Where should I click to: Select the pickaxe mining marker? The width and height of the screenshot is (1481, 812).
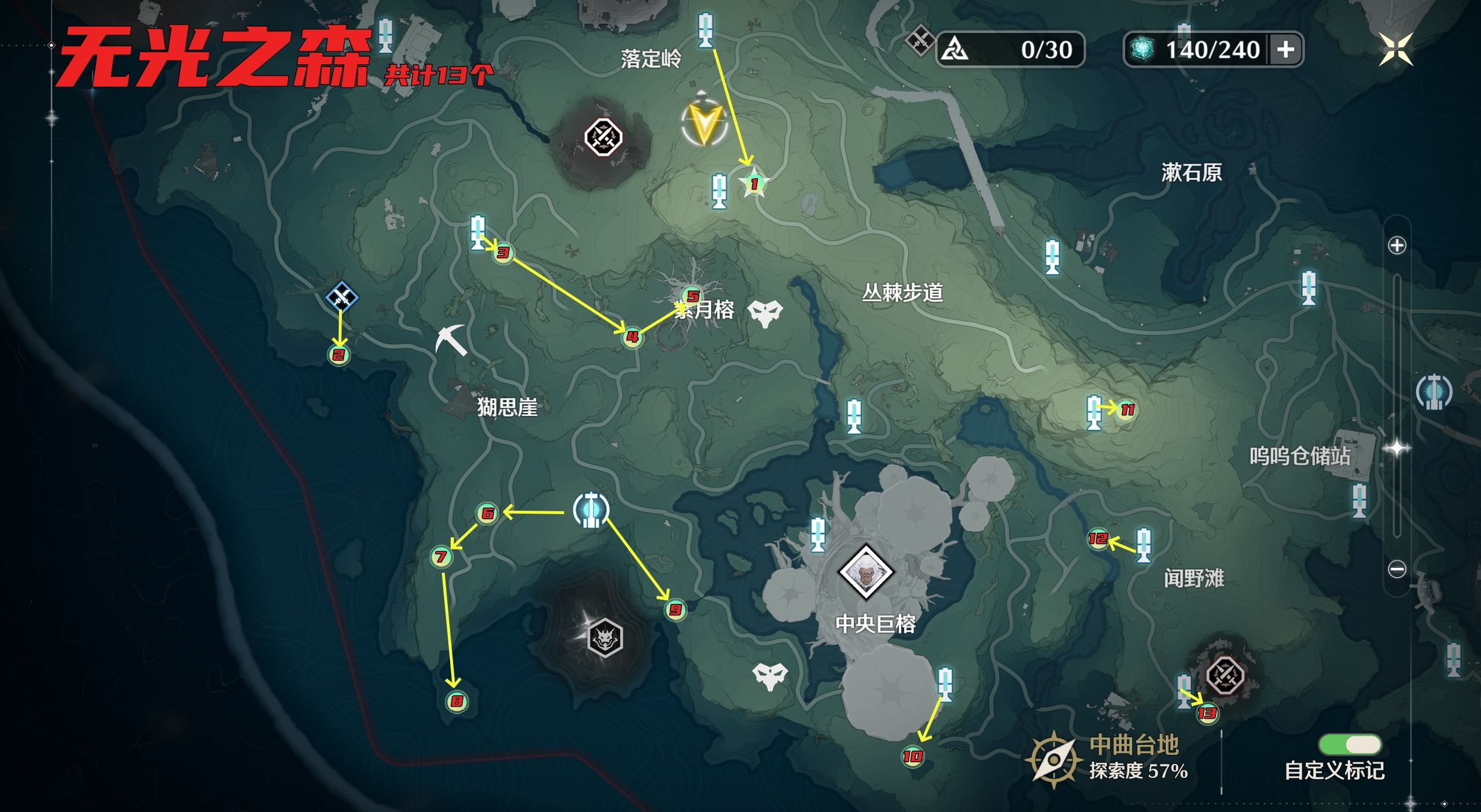click(451, 340)
